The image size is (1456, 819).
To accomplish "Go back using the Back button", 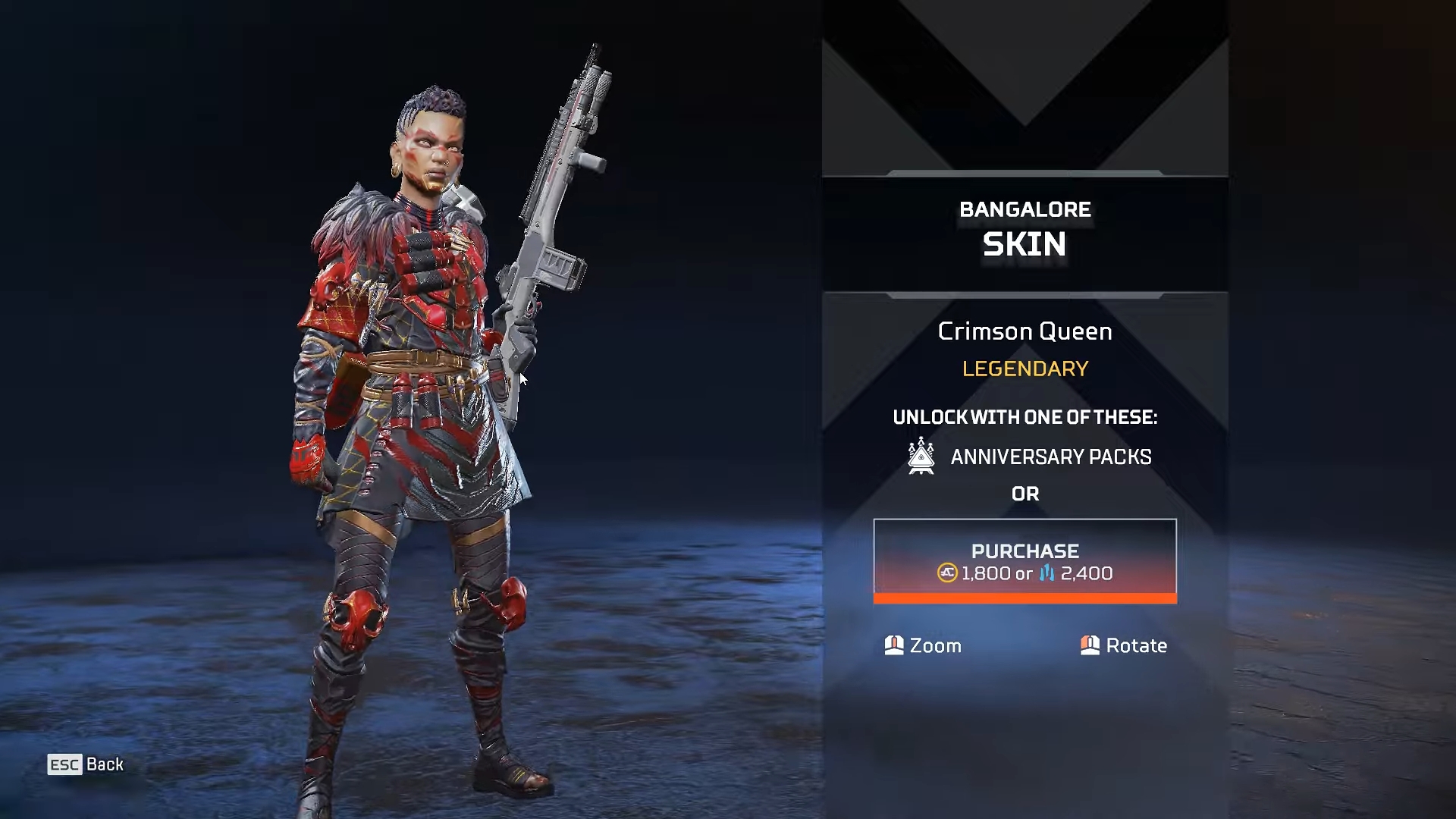I will pos(86,764).
